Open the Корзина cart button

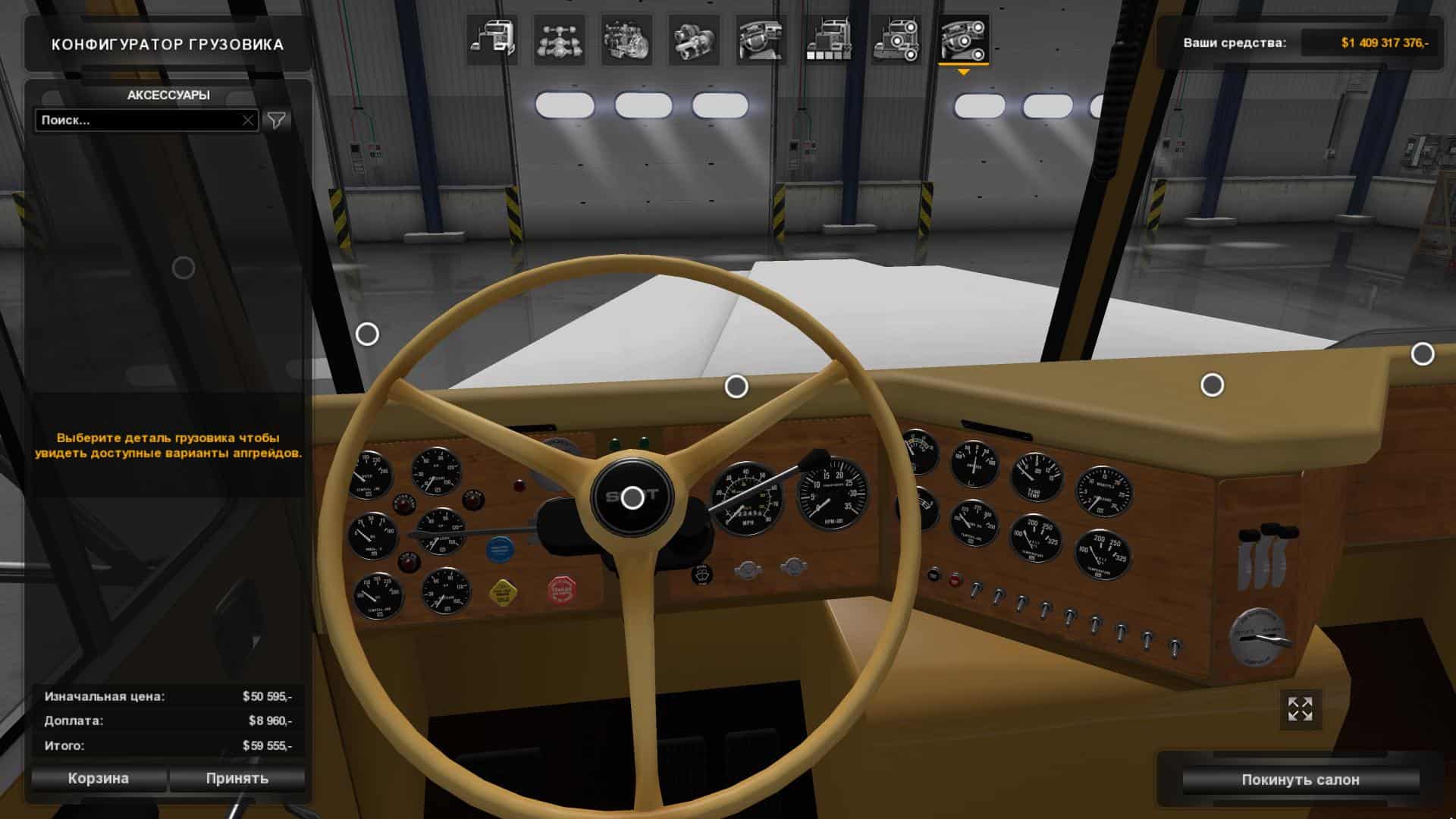coord(99,778)
